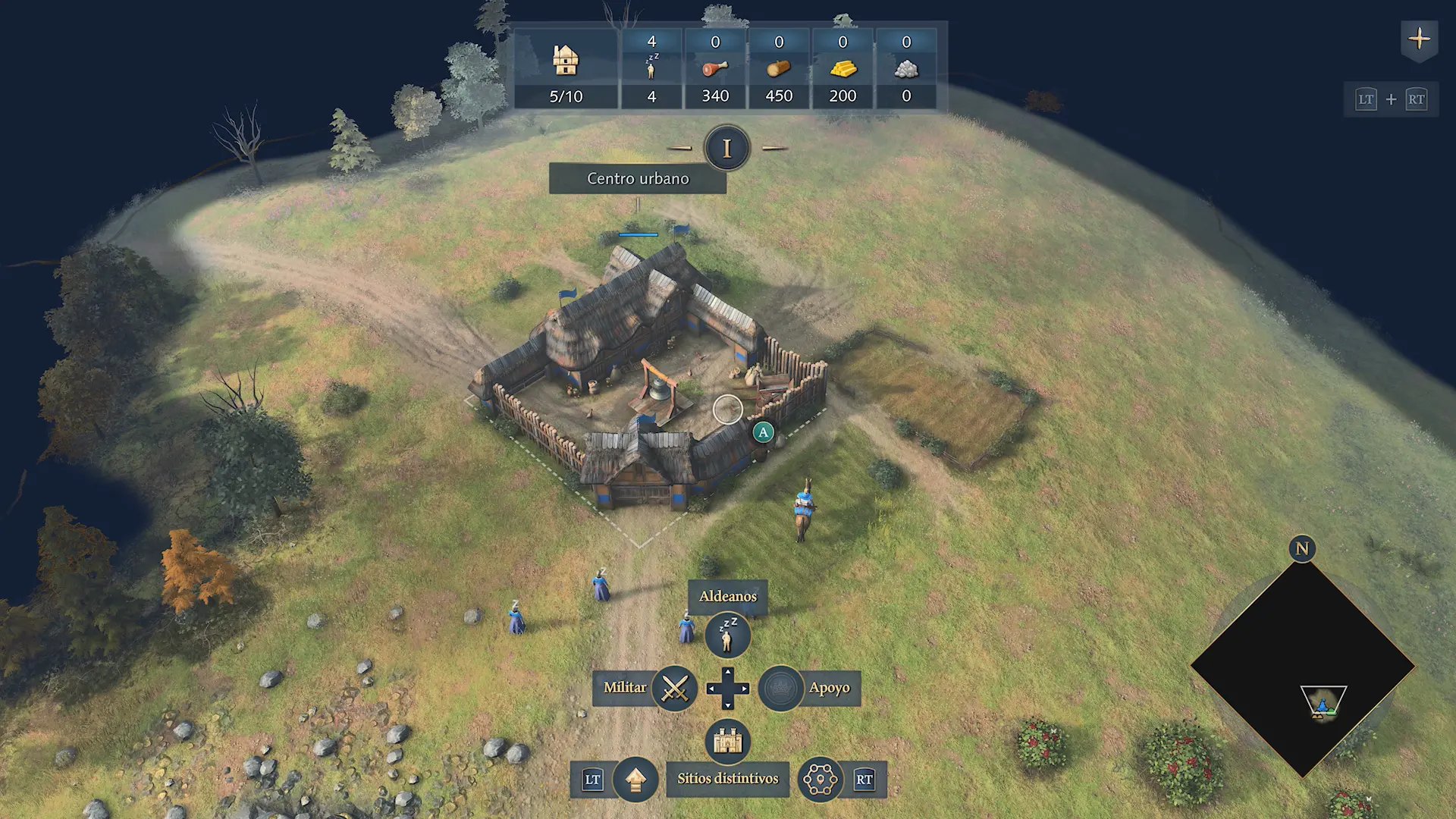This screenshot has height=819, width=1456.
Task: Open the Sitios distintivos castle icon
Action: pos(727,741)
